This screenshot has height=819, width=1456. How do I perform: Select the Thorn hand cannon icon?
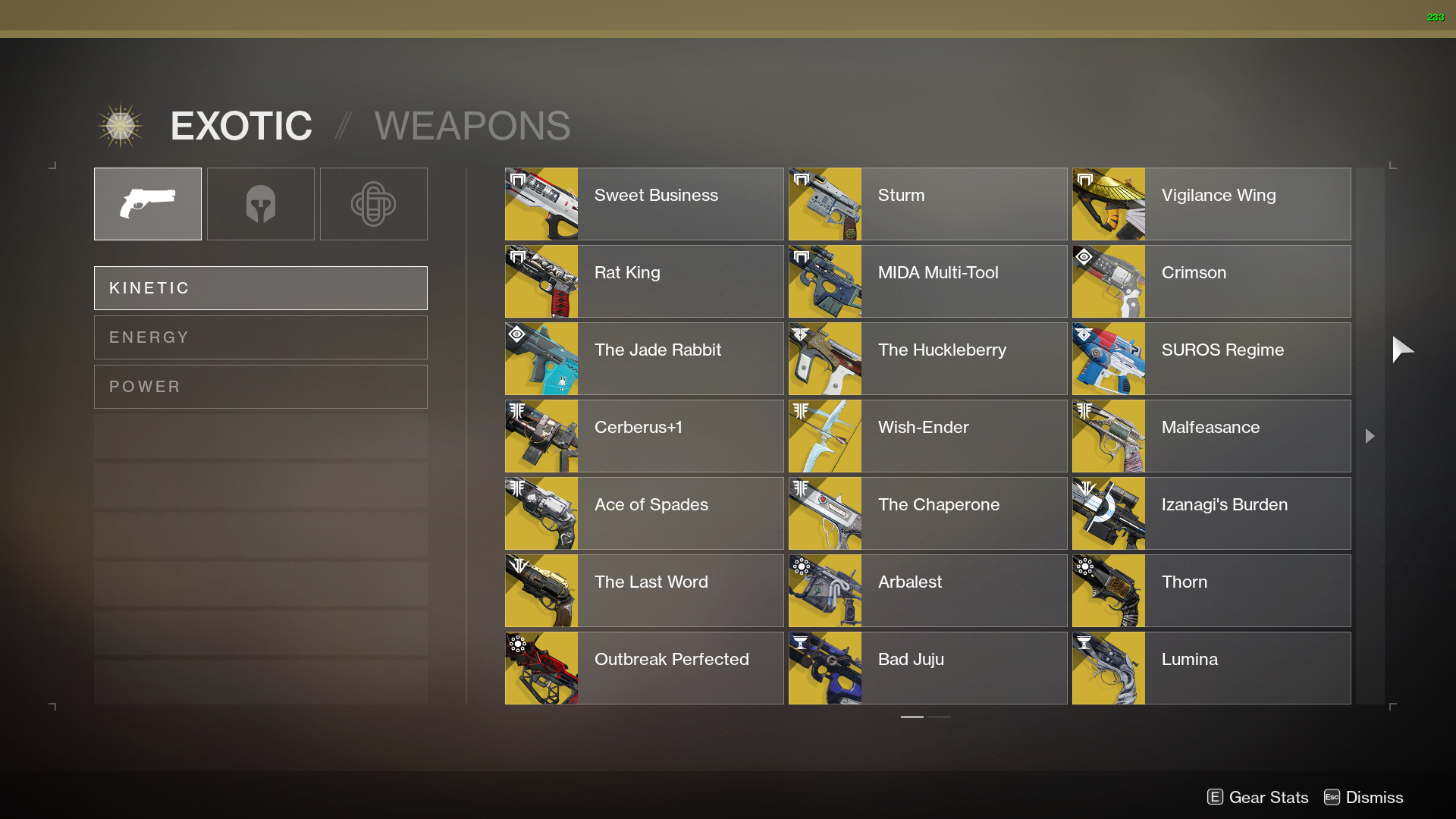(1108, 590)
